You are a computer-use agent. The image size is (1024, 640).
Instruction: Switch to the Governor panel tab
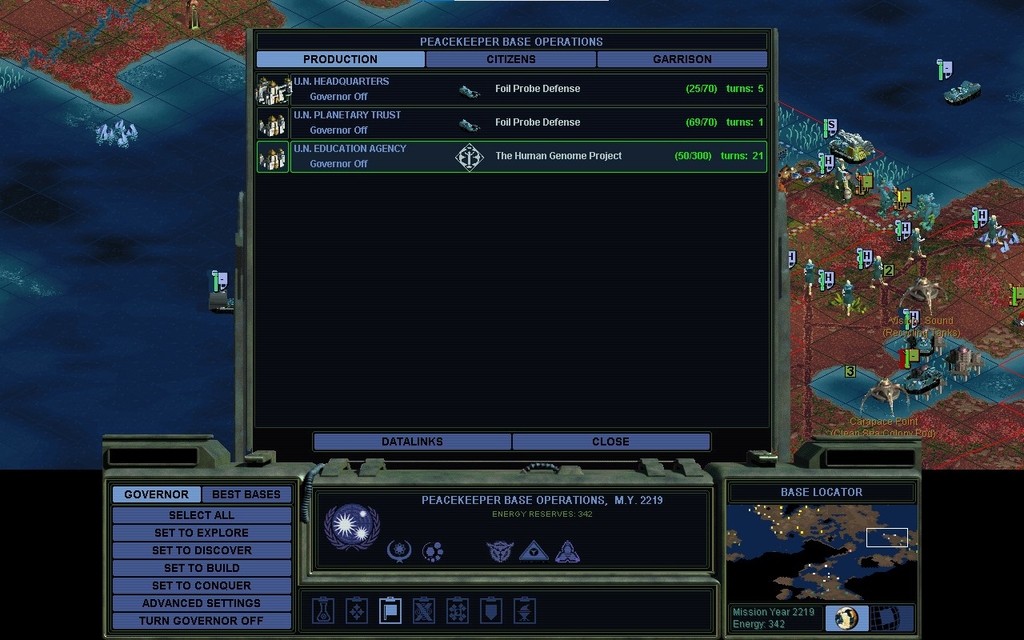click(156, 494)
